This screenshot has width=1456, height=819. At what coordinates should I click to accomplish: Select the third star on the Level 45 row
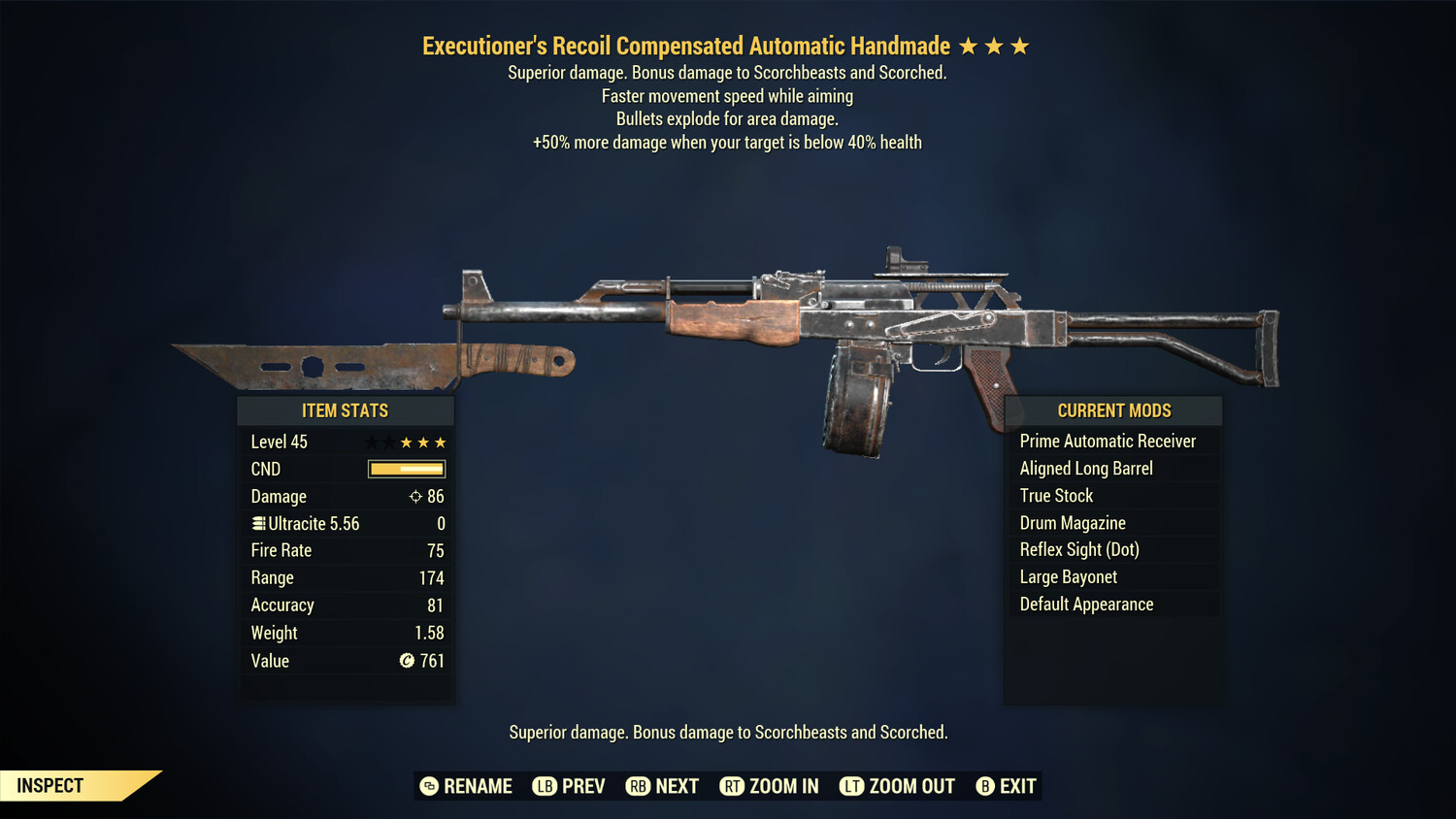click(405, 441)
